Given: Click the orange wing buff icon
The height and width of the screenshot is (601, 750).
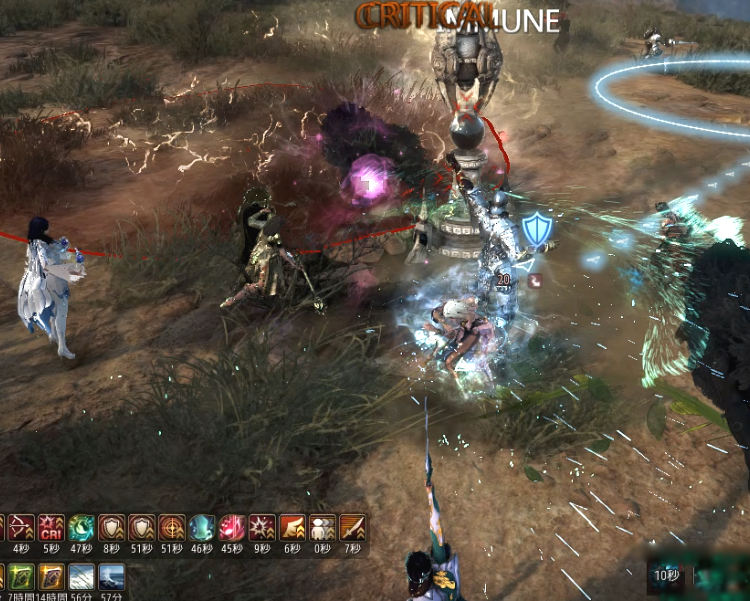Looking at the screenshot, I should (x=292, y=527).
